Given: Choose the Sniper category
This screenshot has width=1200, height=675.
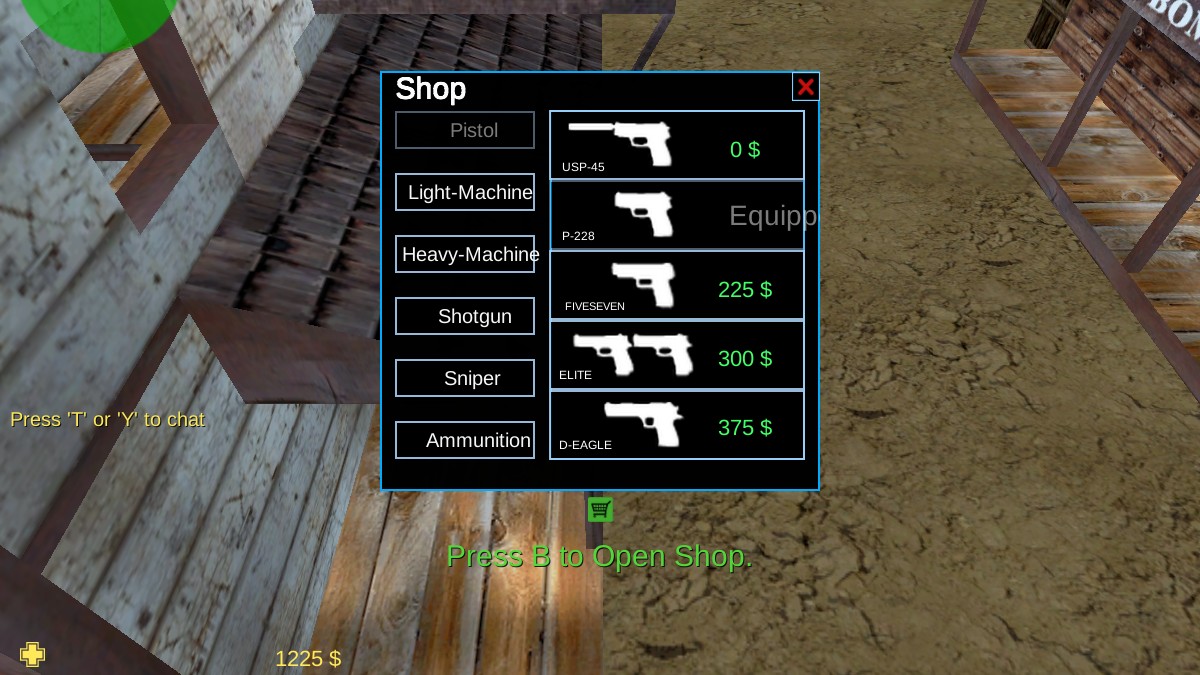Looking at the screenshot, I should click(465, 378).
